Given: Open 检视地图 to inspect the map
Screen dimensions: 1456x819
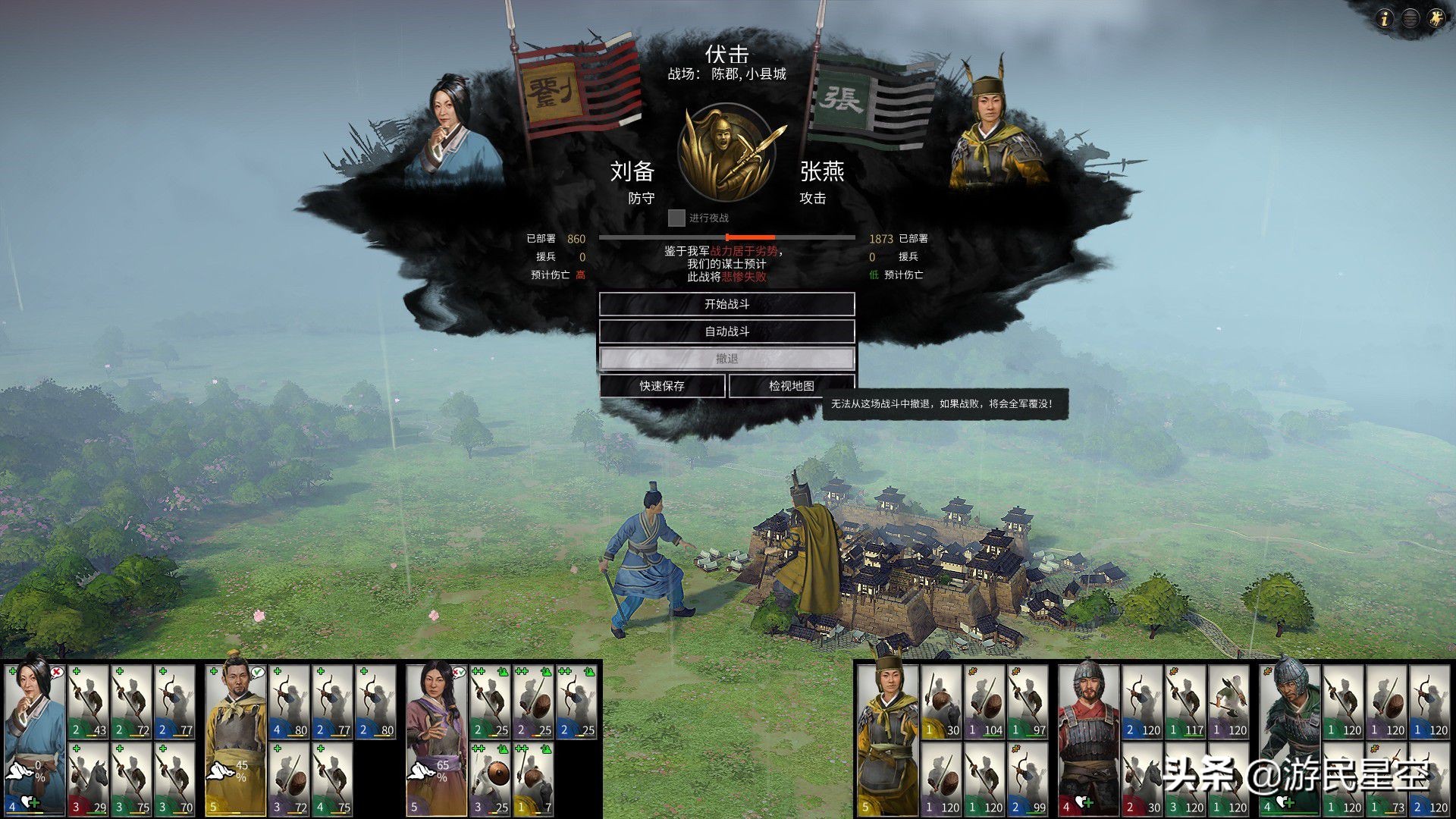Looking at the screenshot, I should click(791, 386).
